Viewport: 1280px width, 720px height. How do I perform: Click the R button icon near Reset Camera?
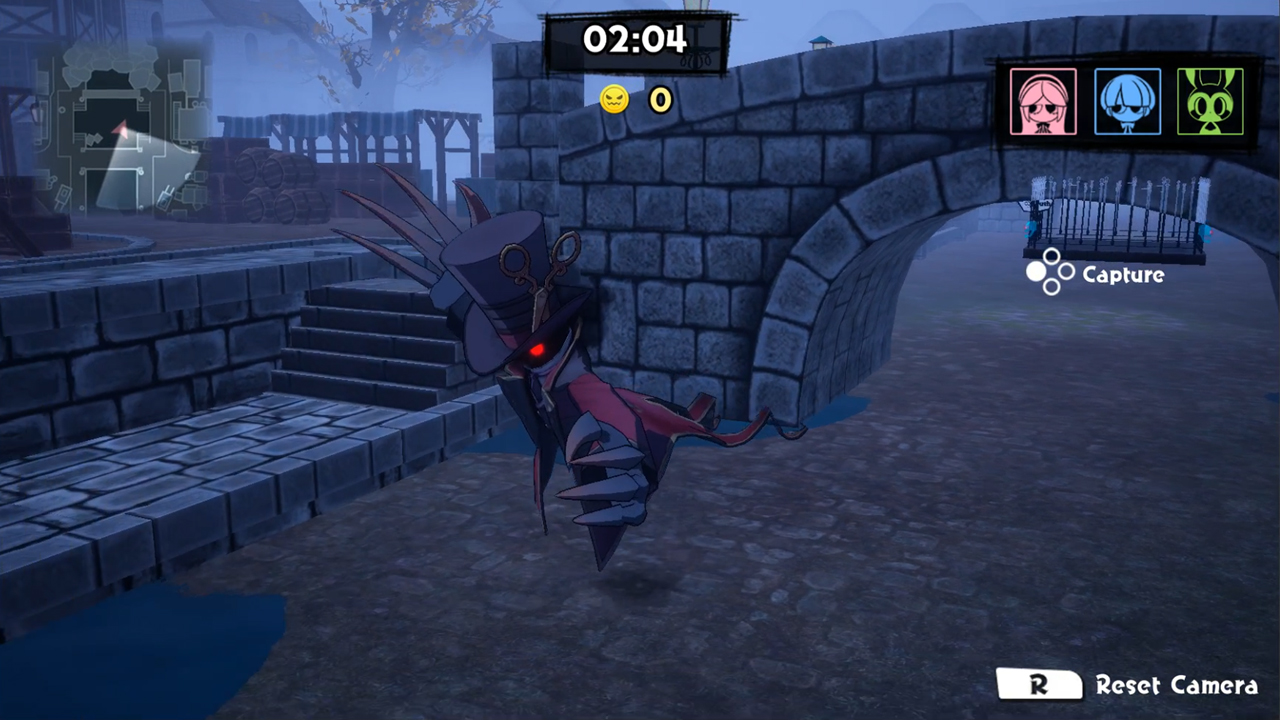point(1040,685)
